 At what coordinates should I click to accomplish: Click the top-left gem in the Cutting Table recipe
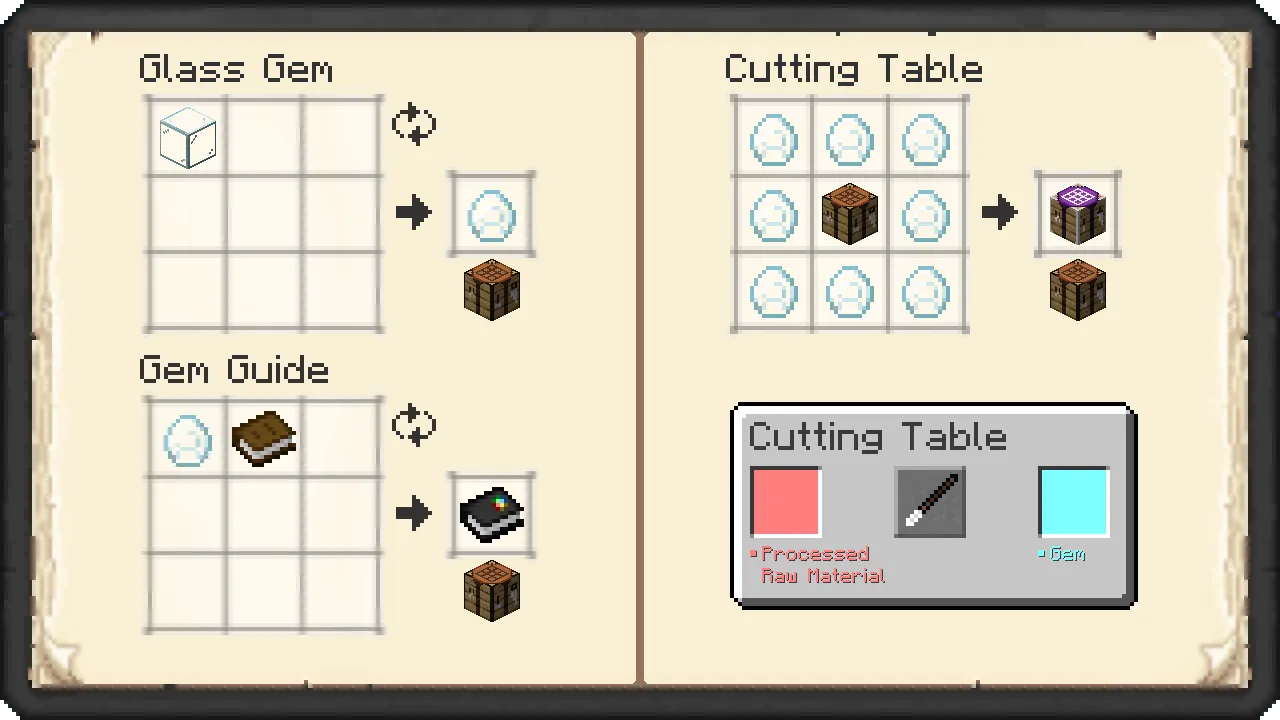tap(773, 140)
